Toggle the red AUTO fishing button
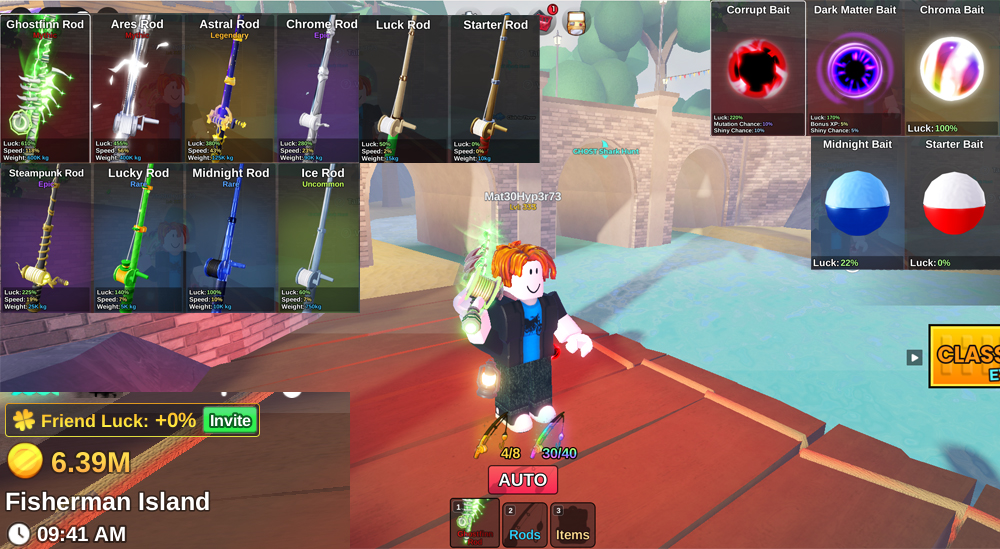 point(523,480)
